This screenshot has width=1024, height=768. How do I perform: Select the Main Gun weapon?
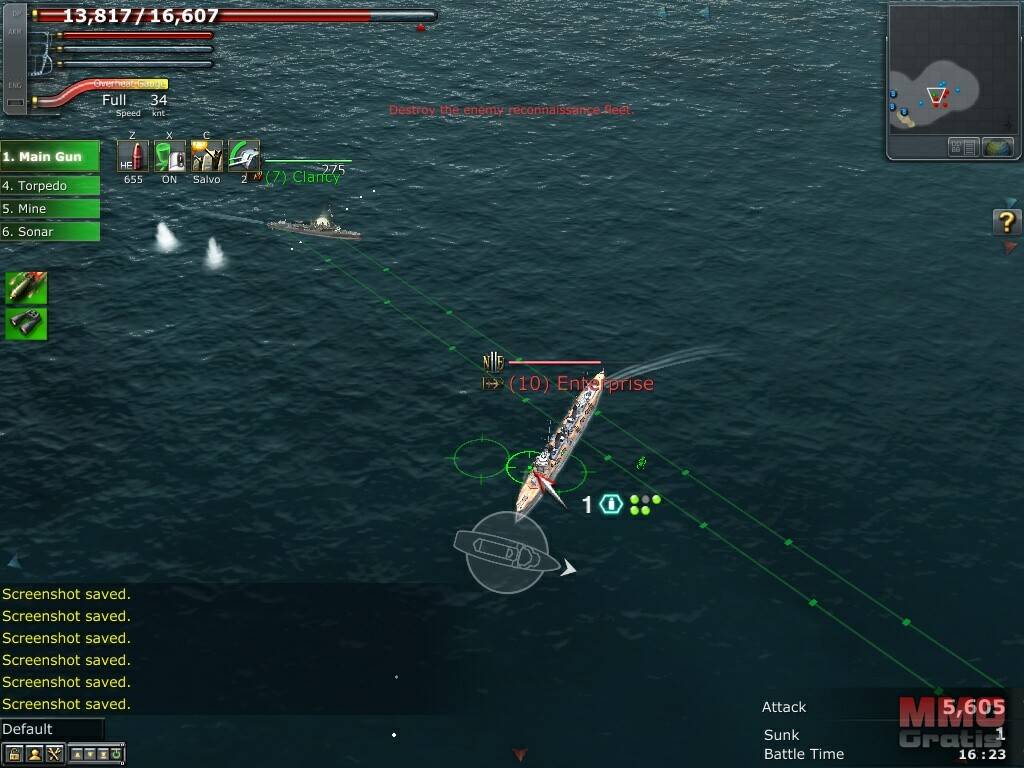[50, 157]
